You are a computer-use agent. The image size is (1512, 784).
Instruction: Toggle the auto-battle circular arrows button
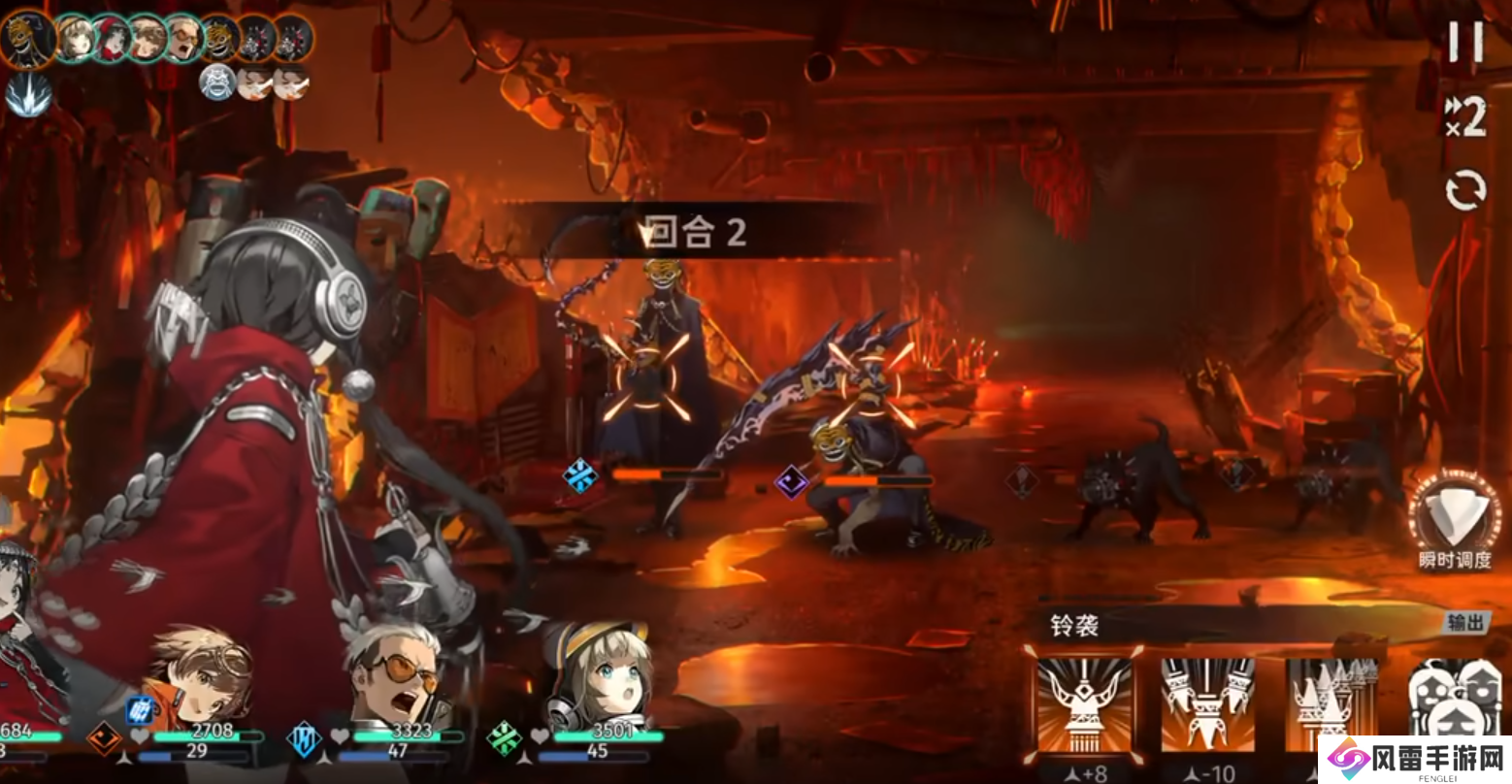click(x=1465, y=191)
